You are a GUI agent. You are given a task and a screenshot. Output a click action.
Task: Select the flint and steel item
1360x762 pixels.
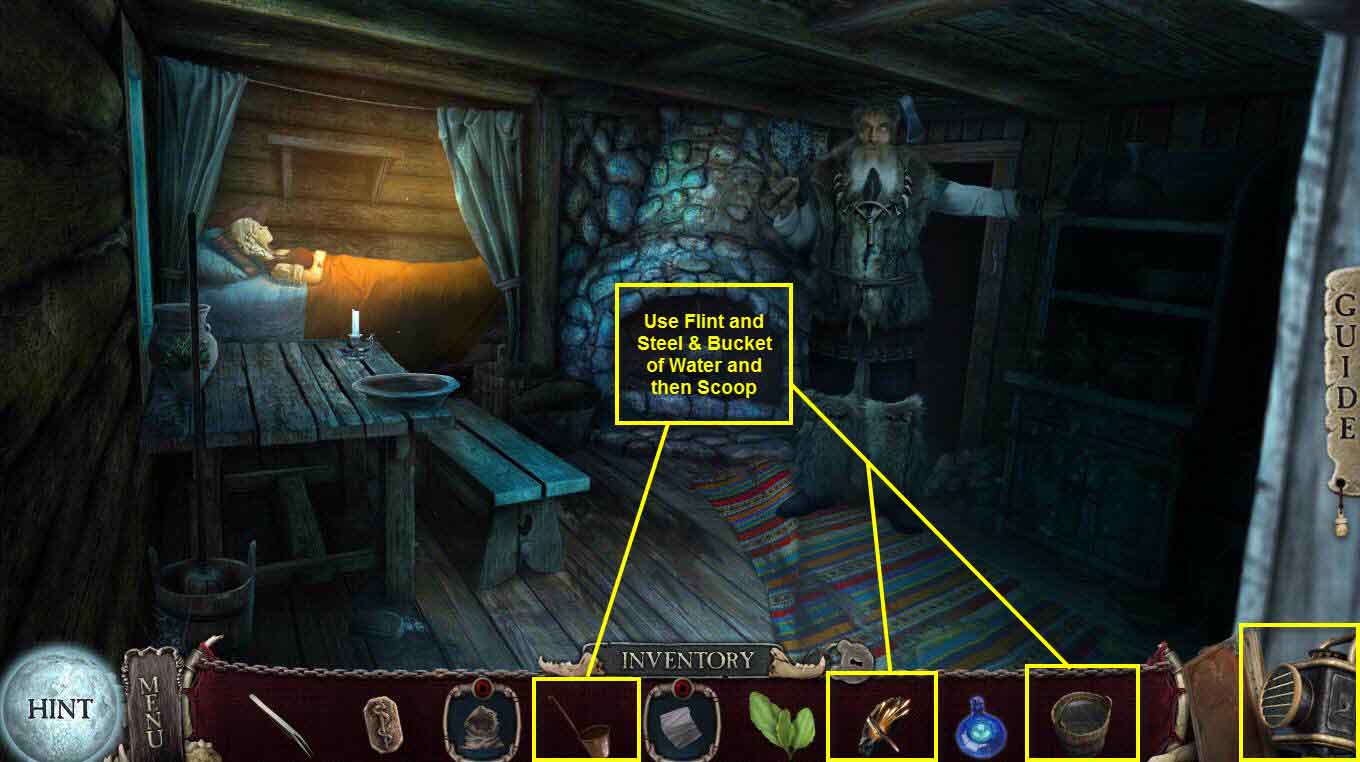pyautogui.click(x=882, y=717)
